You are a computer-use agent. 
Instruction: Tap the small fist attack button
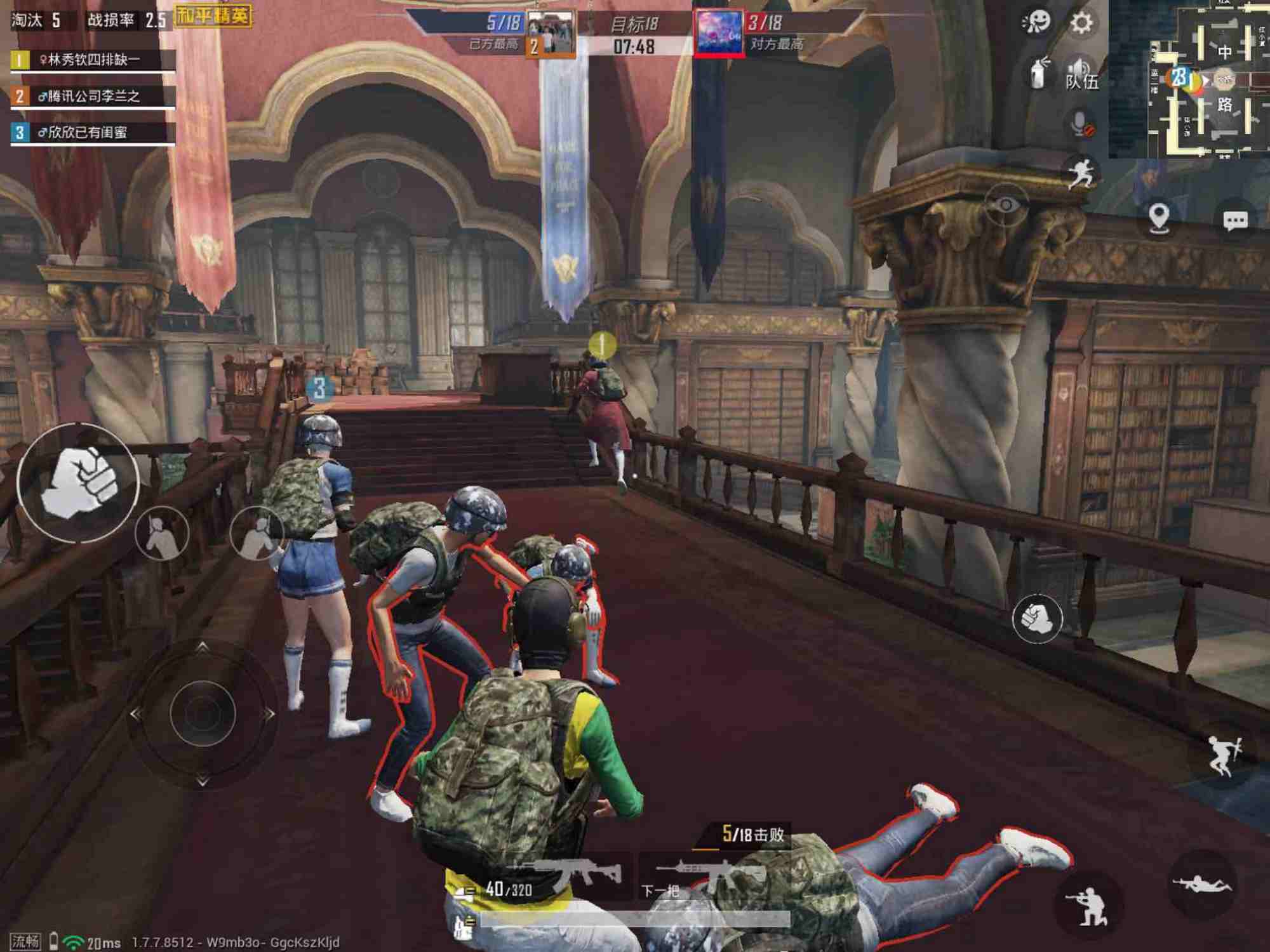pyautogui.click(x=1037, y=618)
